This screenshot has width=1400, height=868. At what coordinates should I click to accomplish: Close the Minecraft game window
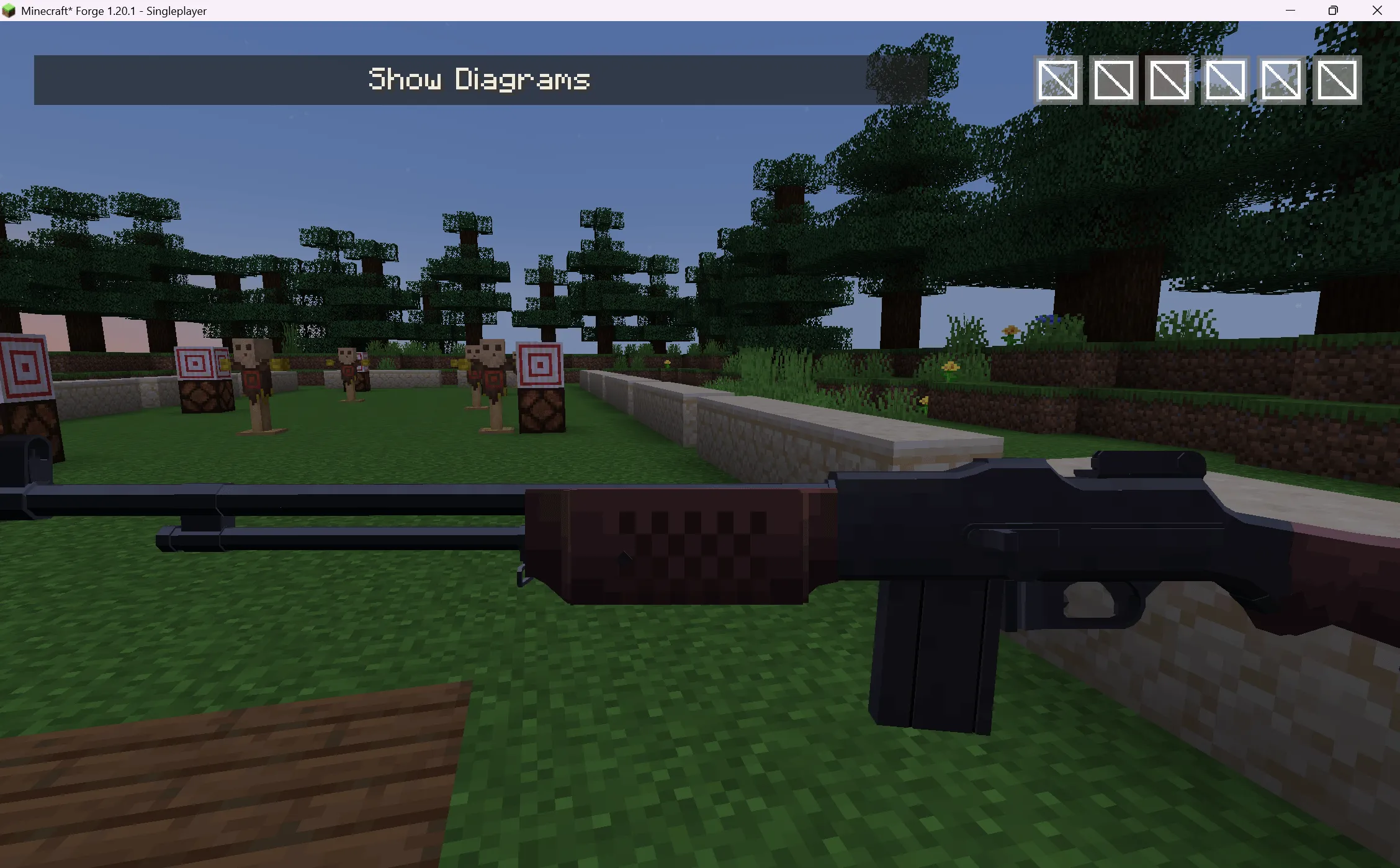[x=1377, y=11]
